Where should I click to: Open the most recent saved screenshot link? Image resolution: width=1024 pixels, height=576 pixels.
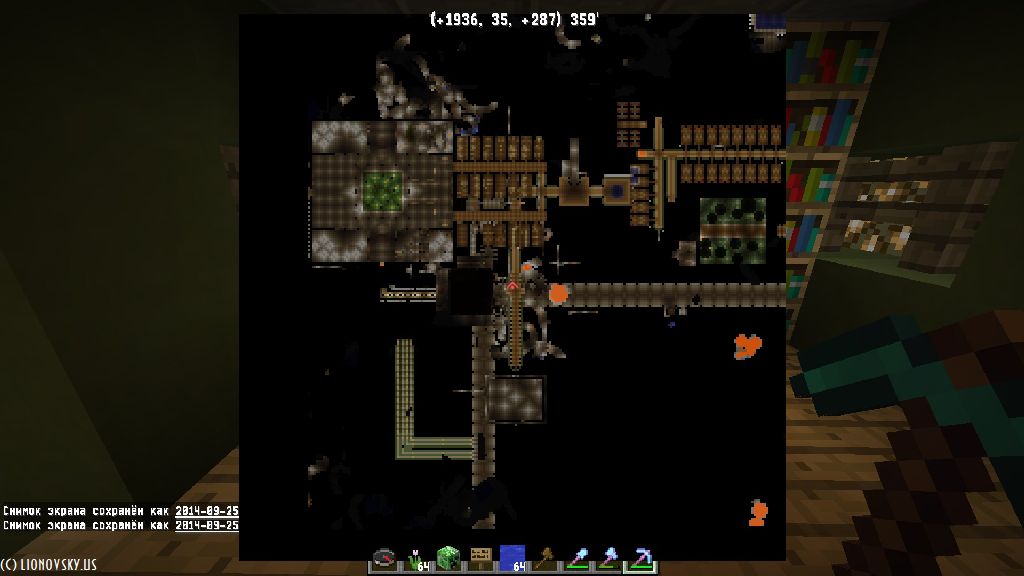pyautogui.click(x=206, y=524)
